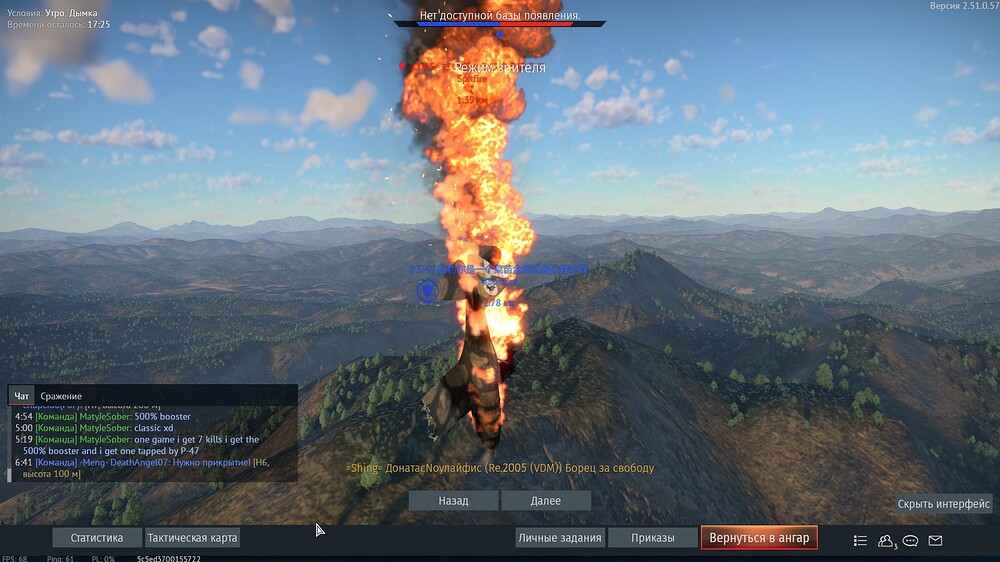Open the Приказы menu

[652, 538]
